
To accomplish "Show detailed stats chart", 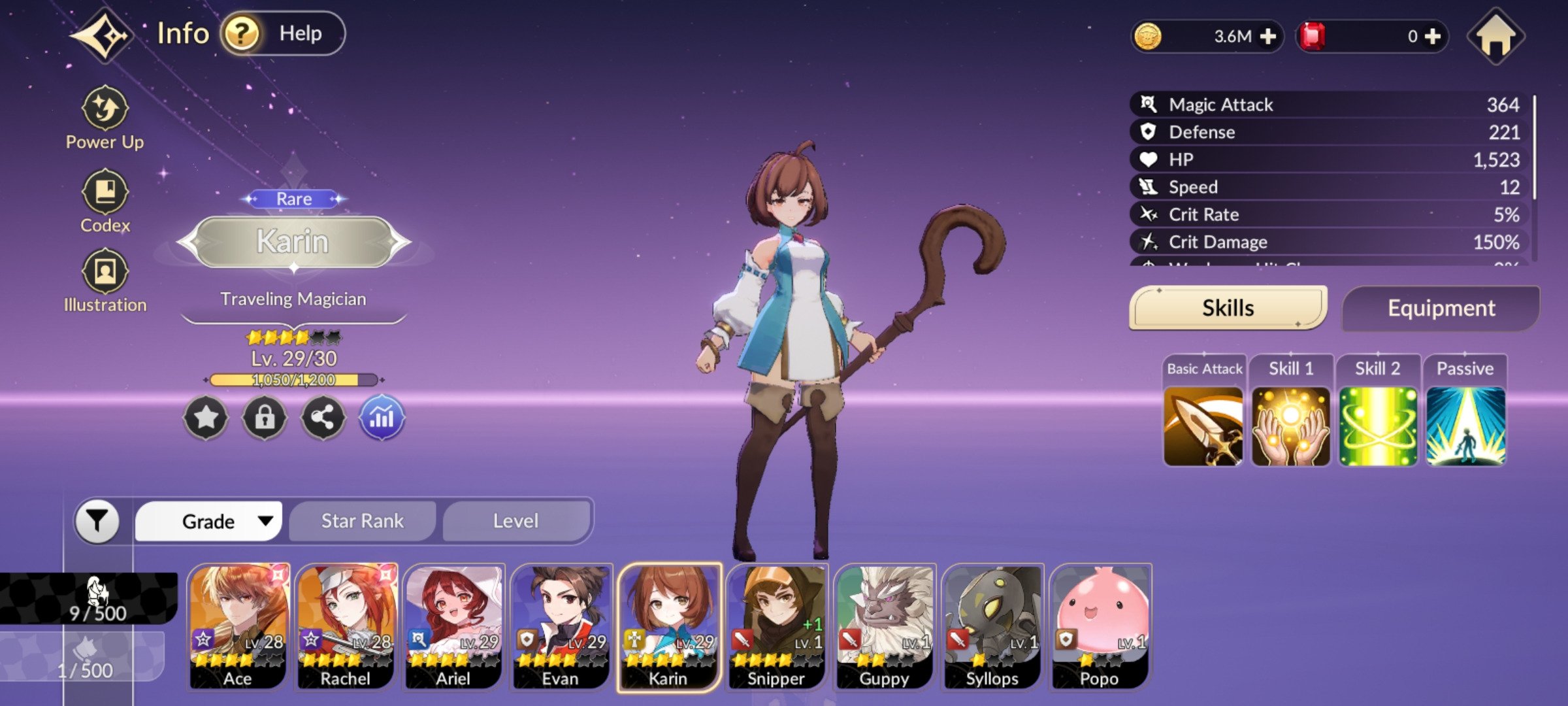I will point(382,417).
